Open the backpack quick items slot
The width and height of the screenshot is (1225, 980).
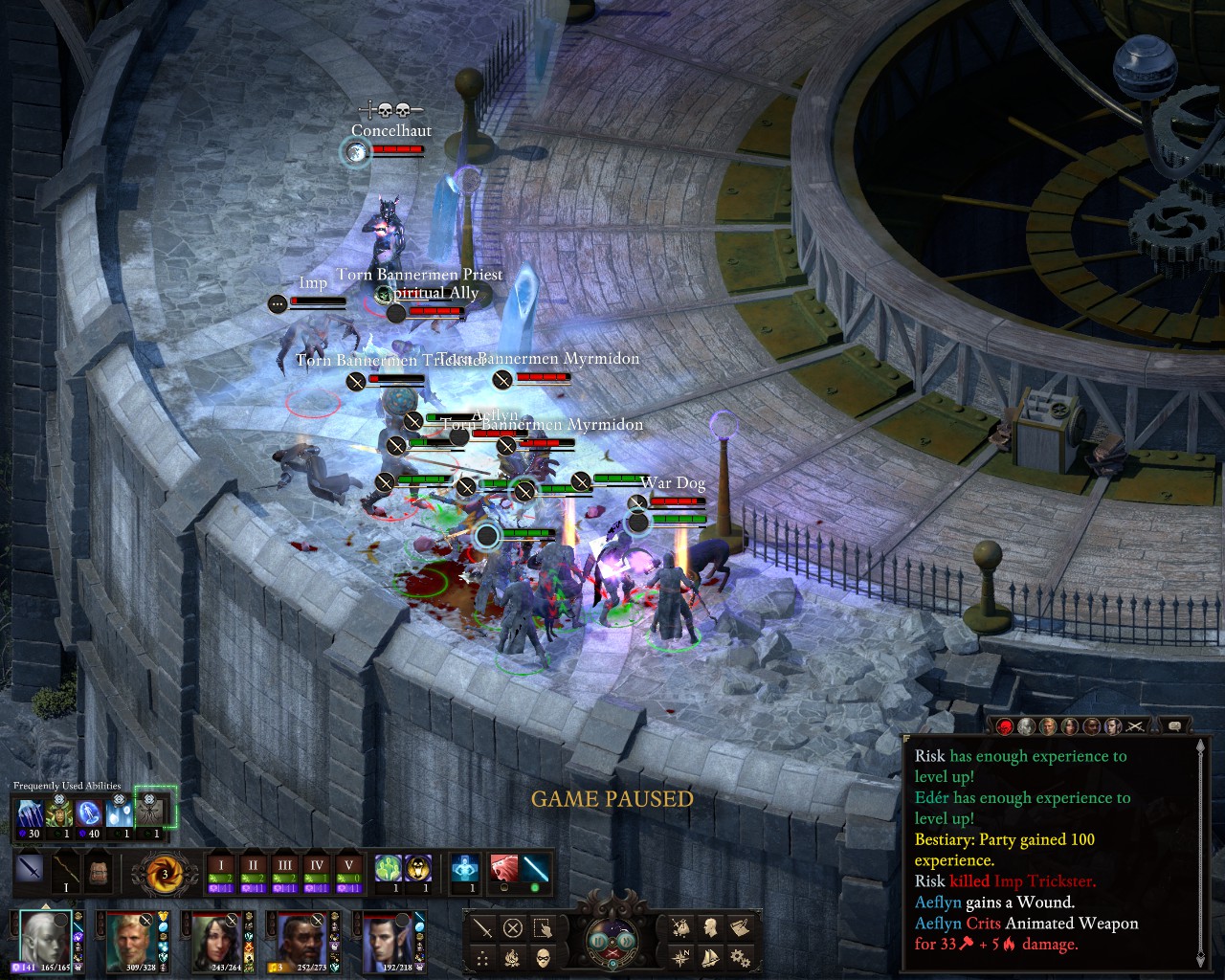[x=97, y=872]
